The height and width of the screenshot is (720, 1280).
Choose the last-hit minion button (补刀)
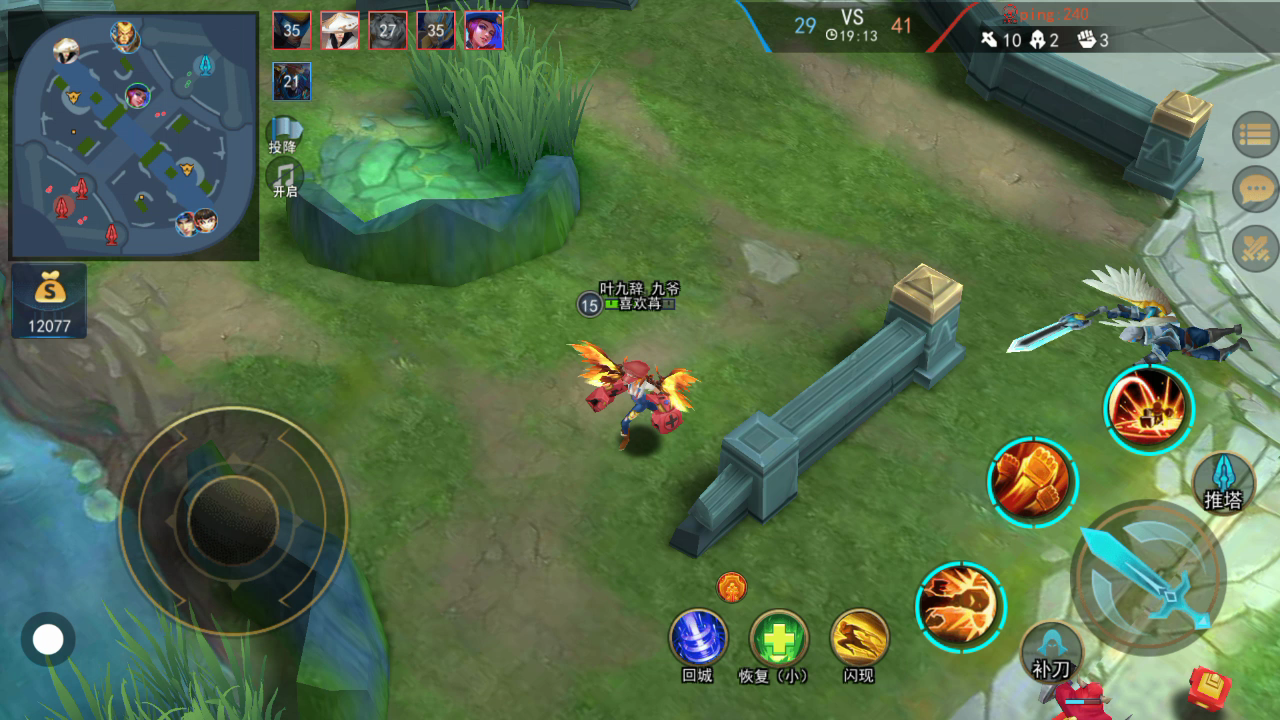(1051, 651)
